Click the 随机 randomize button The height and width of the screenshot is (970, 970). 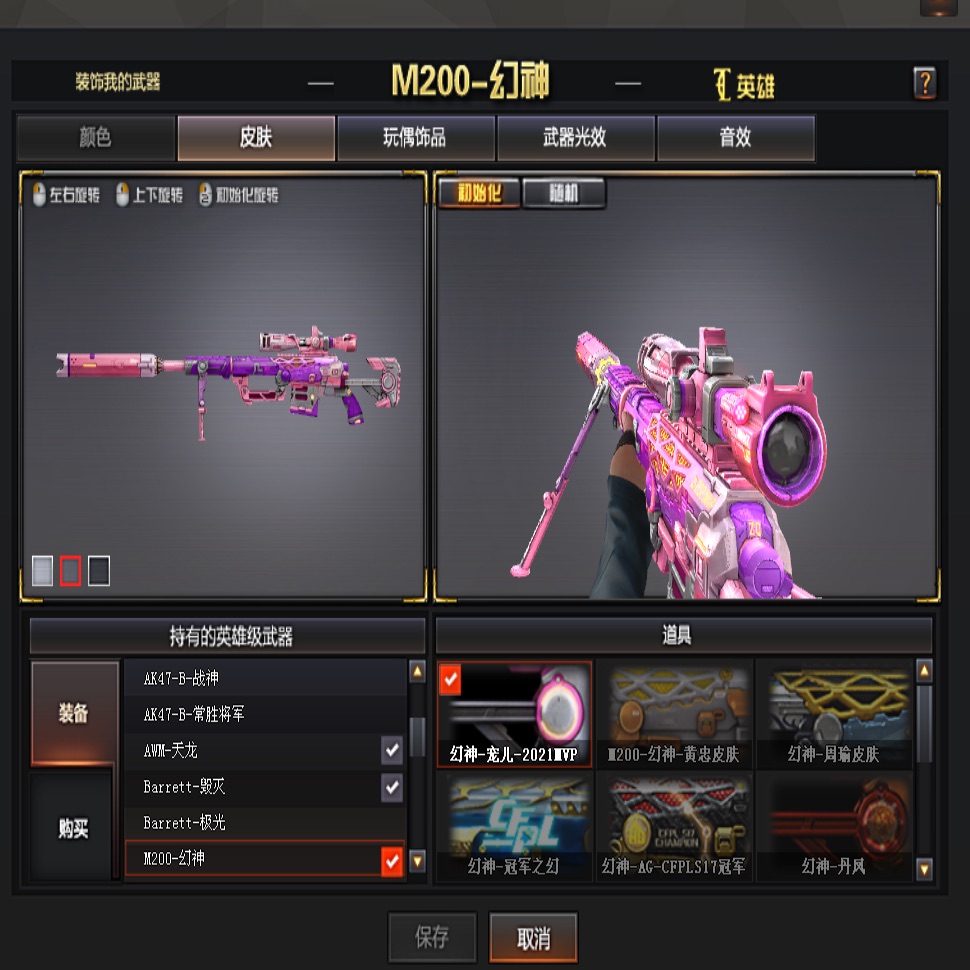(564, 194)
